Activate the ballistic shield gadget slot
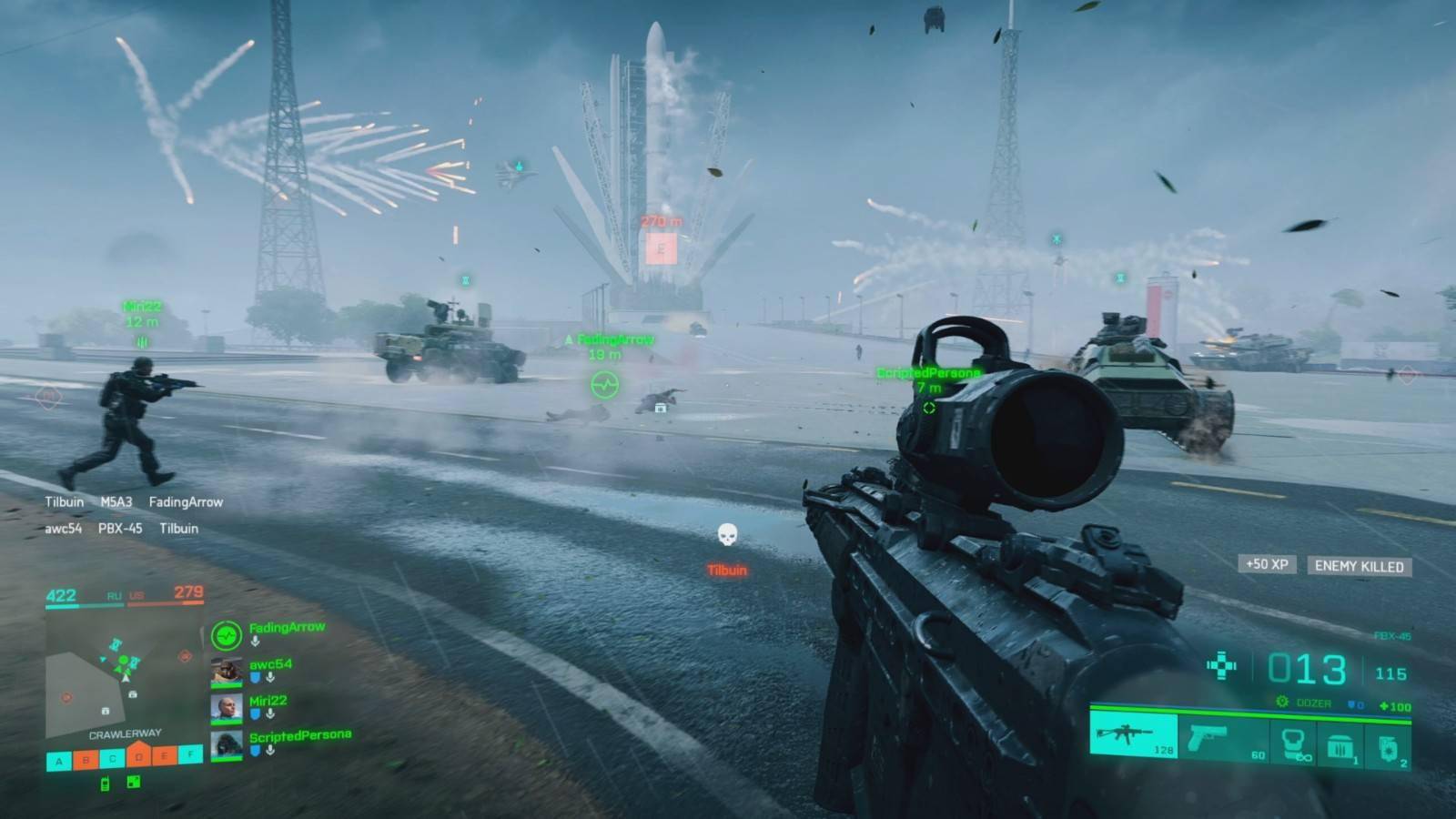The height and width of the screenshot is (819, 1456). click(1293, 743)
